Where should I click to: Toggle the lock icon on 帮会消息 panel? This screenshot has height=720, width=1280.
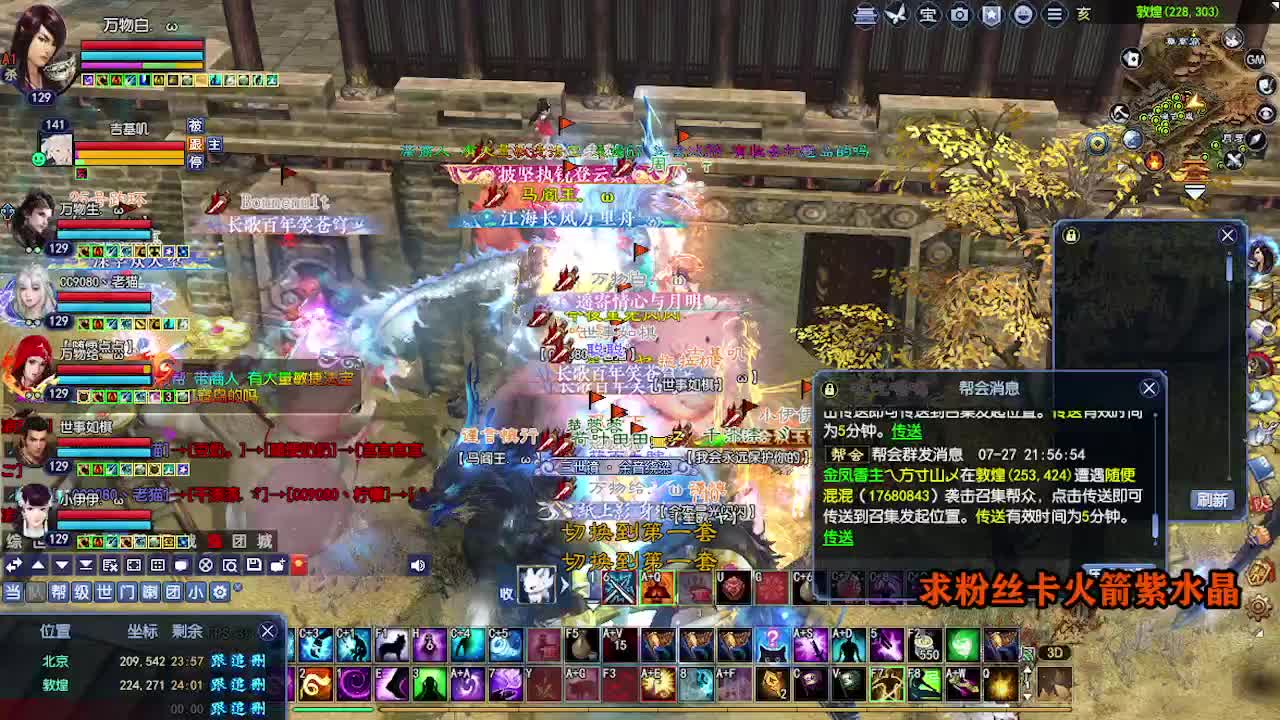(x=828, y=388)
